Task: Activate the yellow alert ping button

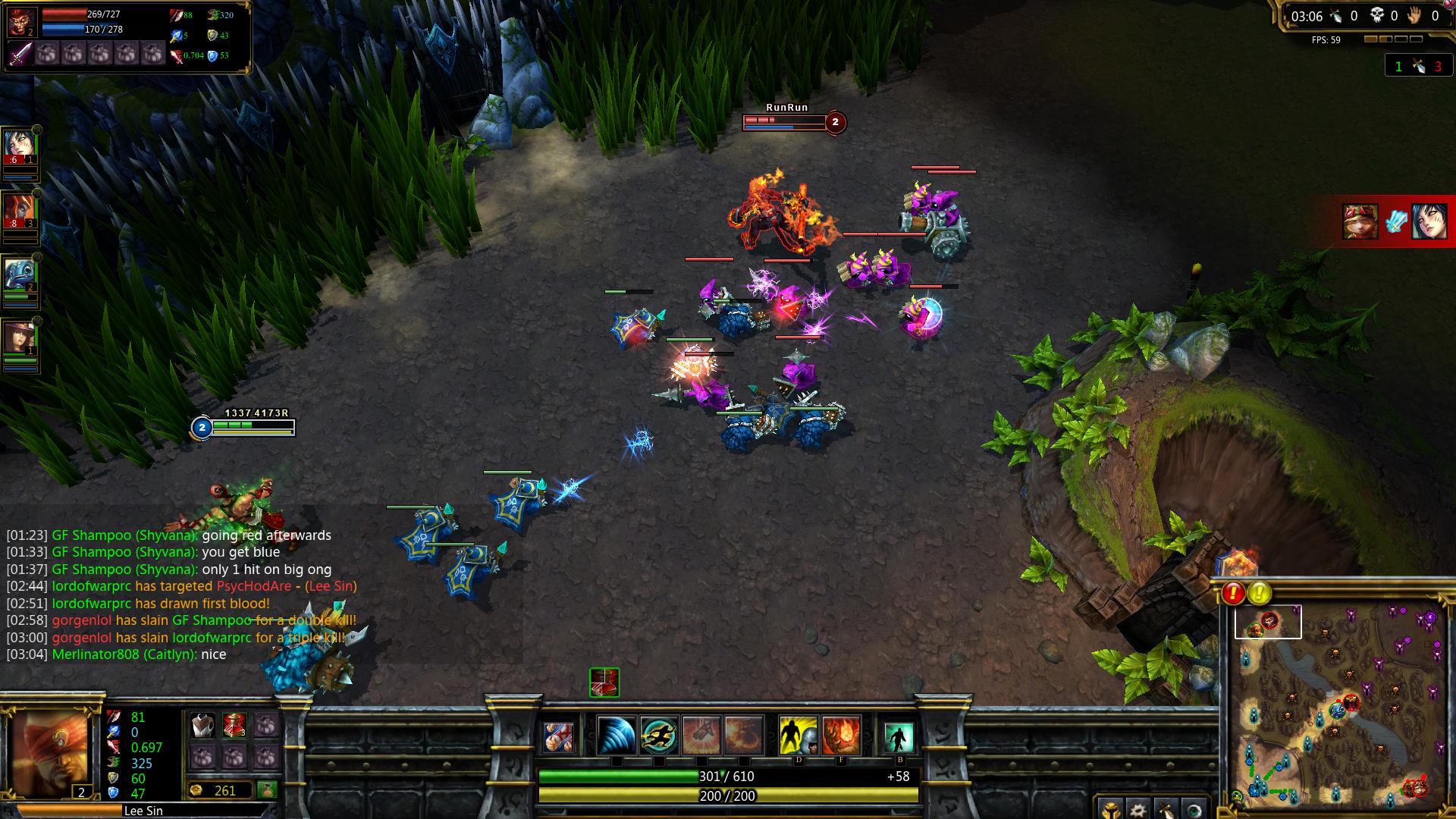Action: tap(1260, 593)
